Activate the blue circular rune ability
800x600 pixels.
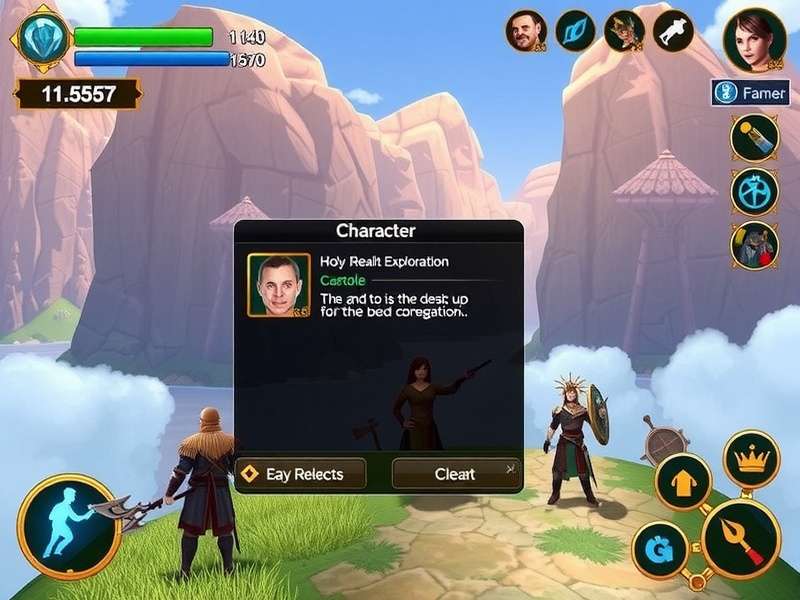pos(754,192)
